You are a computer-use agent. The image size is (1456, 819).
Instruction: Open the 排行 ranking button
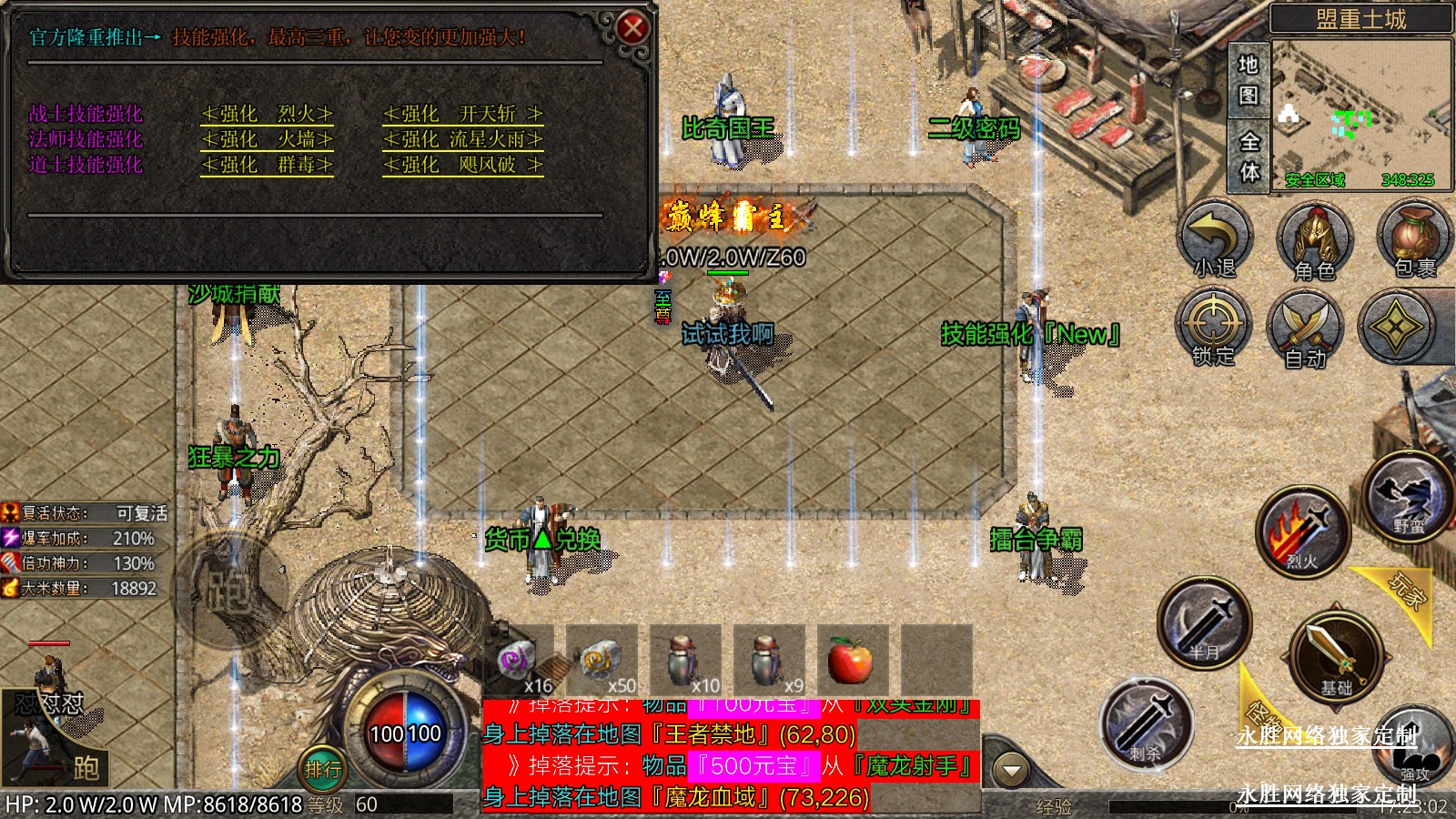point(323,769)
